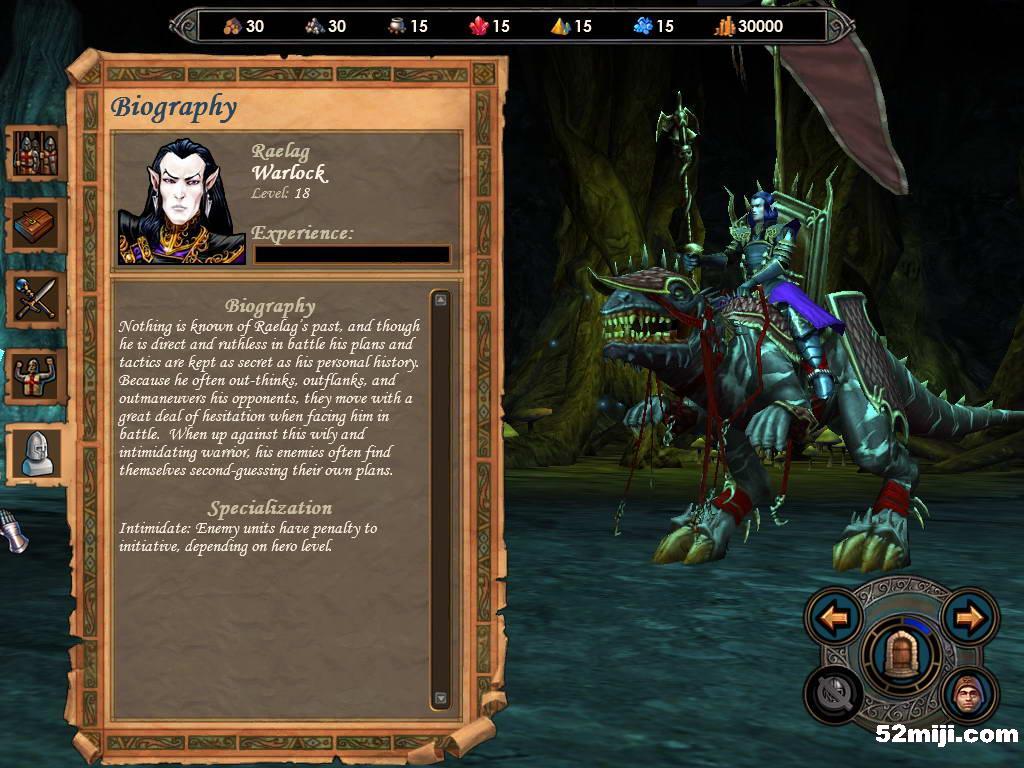Go to next hero with right arrow

click(x=969, y=617)
